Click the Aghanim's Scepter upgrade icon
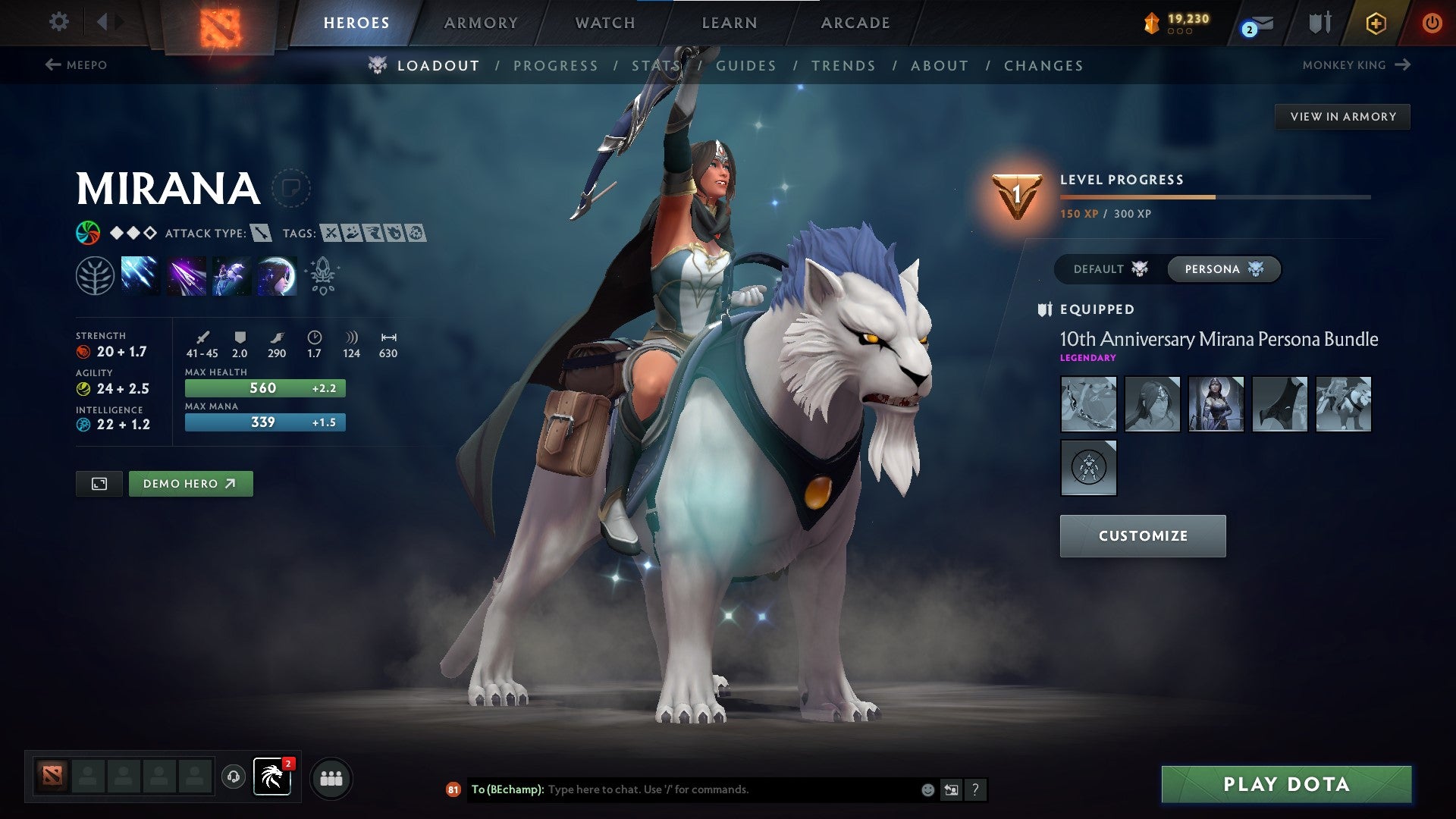 pyautogui.click(x=322, y=275)
